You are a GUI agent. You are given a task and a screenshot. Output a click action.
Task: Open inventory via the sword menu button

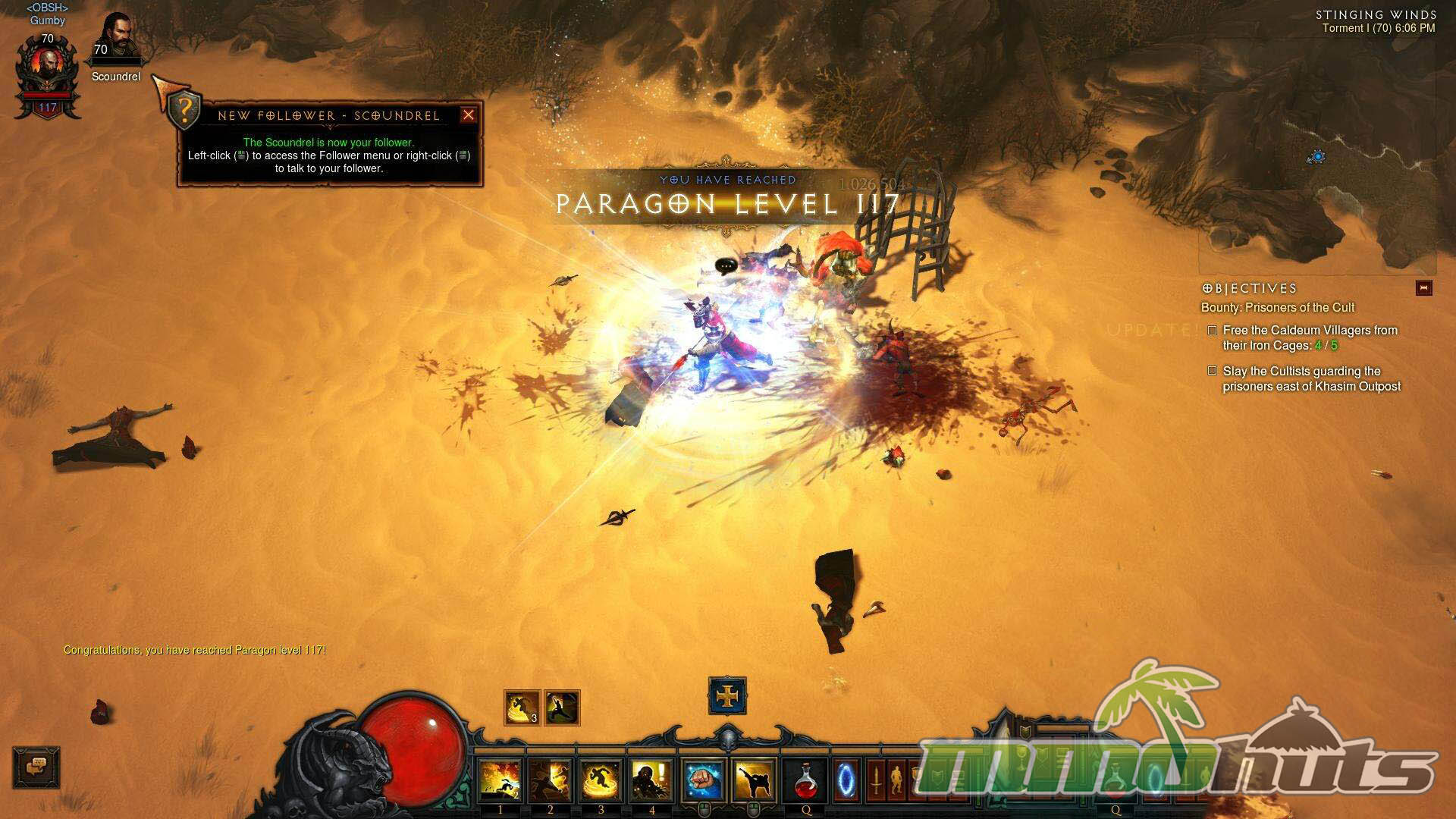876,780
